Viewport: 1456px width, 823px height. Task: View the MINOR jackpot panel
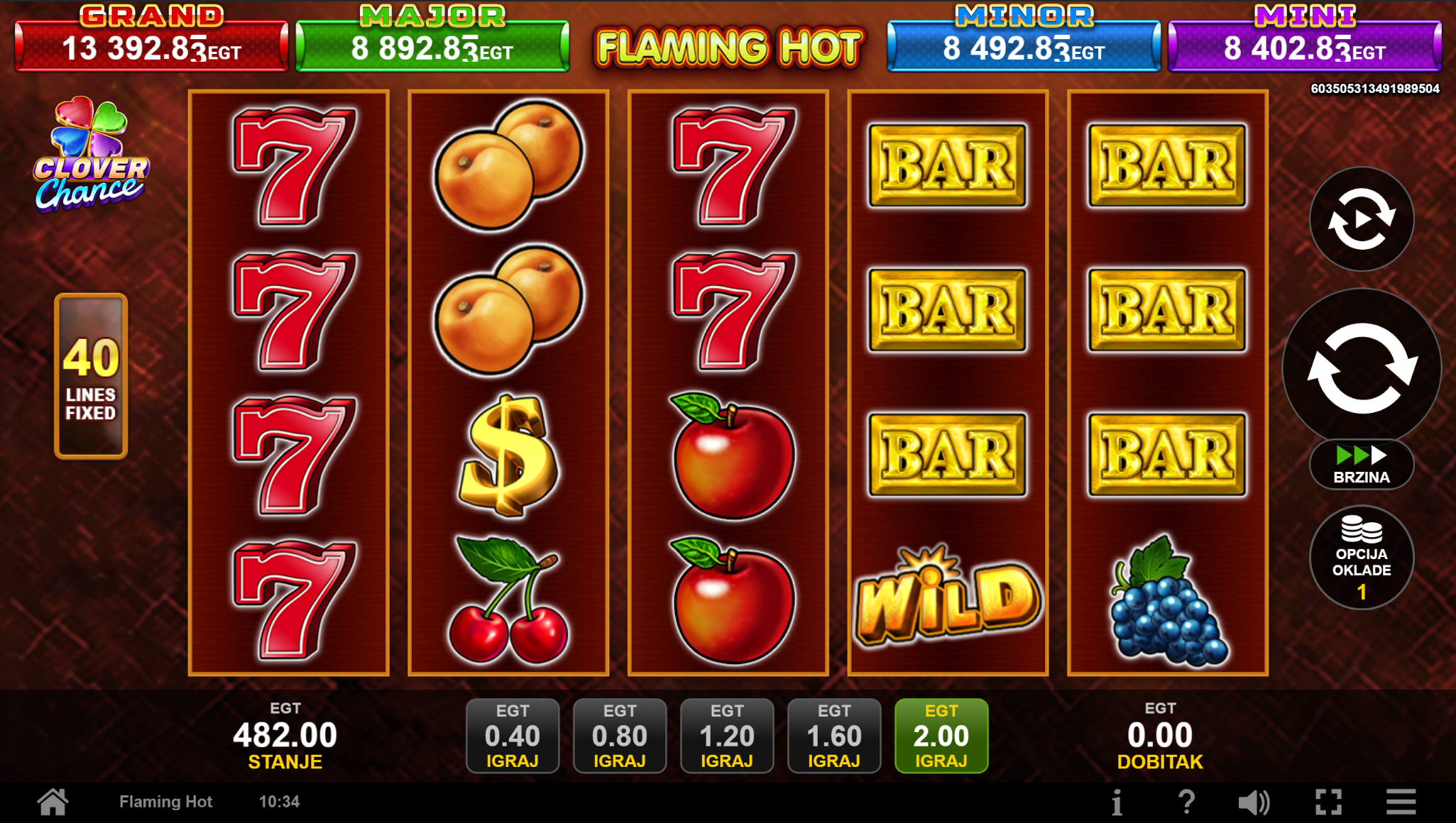click(1024, 46)
